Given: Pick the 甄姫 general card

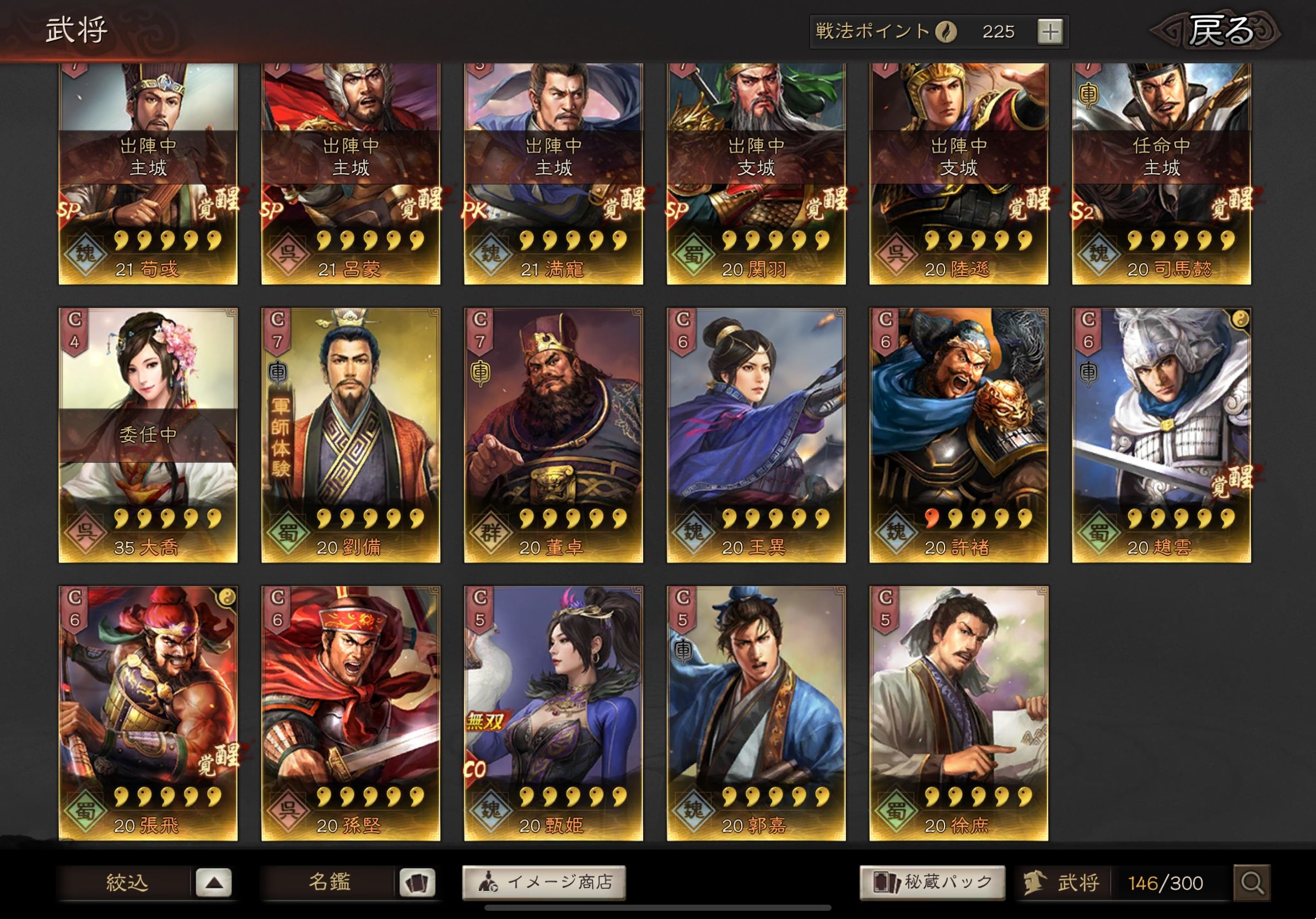Looking at the screenshot, I should coord(553,713).
